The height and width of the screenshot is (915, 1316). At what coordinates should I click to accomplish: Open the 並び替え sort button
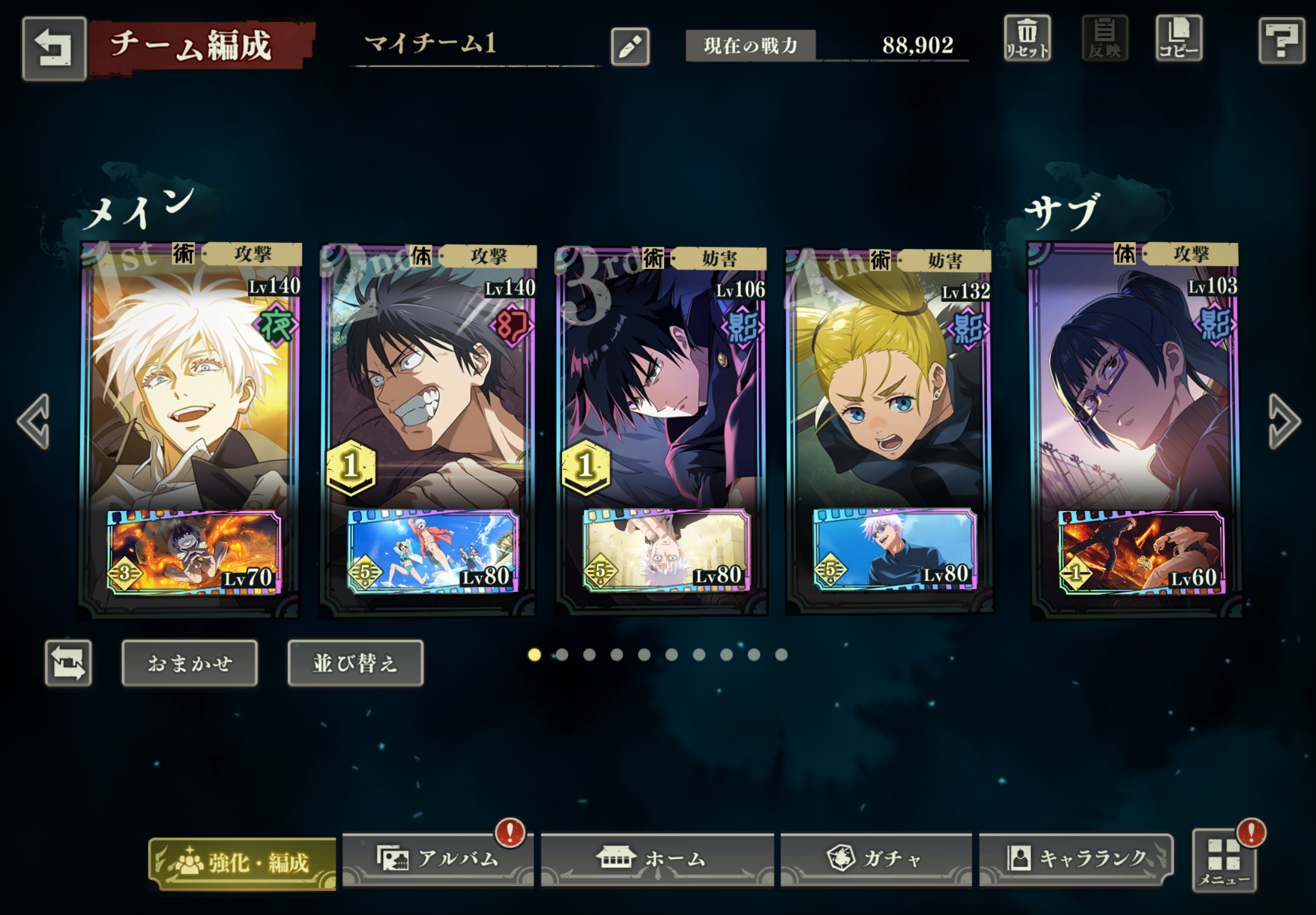355,663
